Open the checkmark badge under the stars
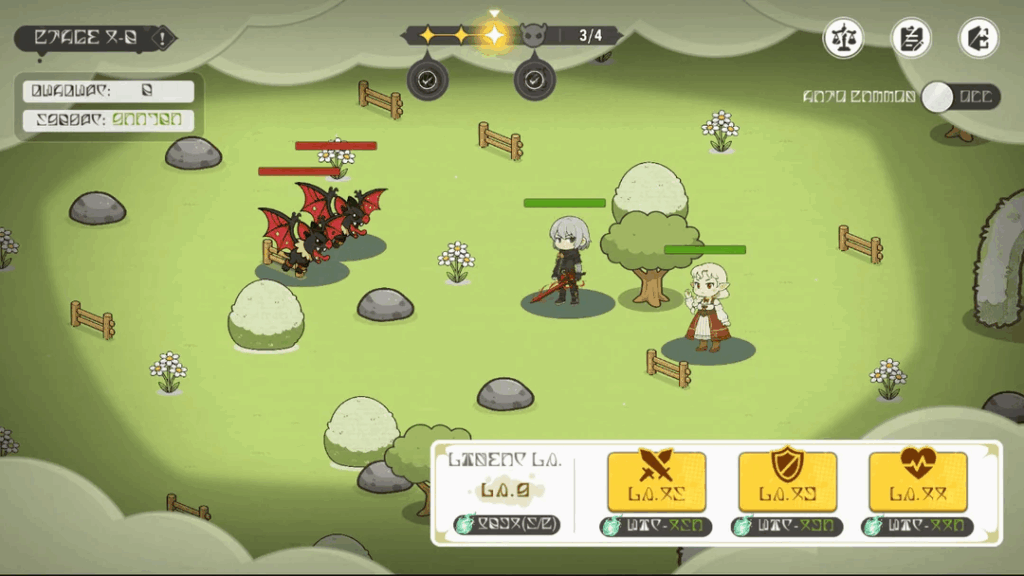The image size is (1024, 576). 428,79
